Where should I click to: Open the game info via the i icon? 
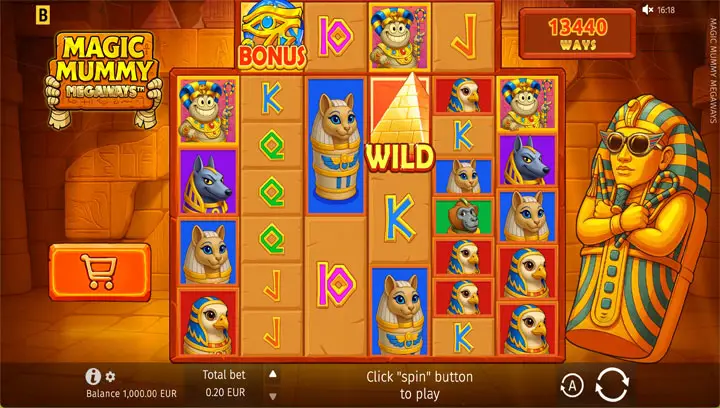[x=93, y=376]
